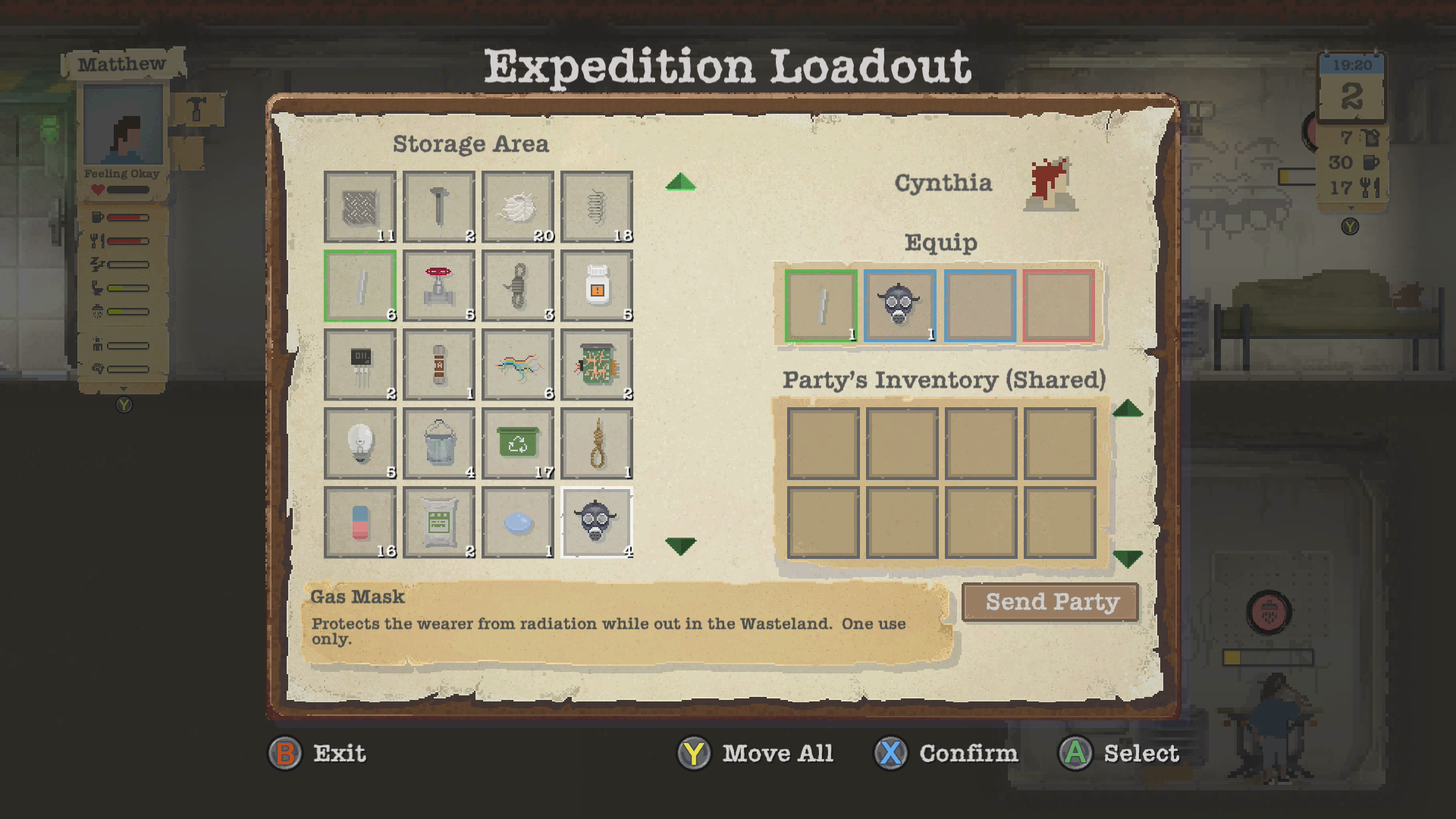Viewport: 1456px width, 819px height.
Task: Send the party on the expedition
Action: [x=1050, y=602]
